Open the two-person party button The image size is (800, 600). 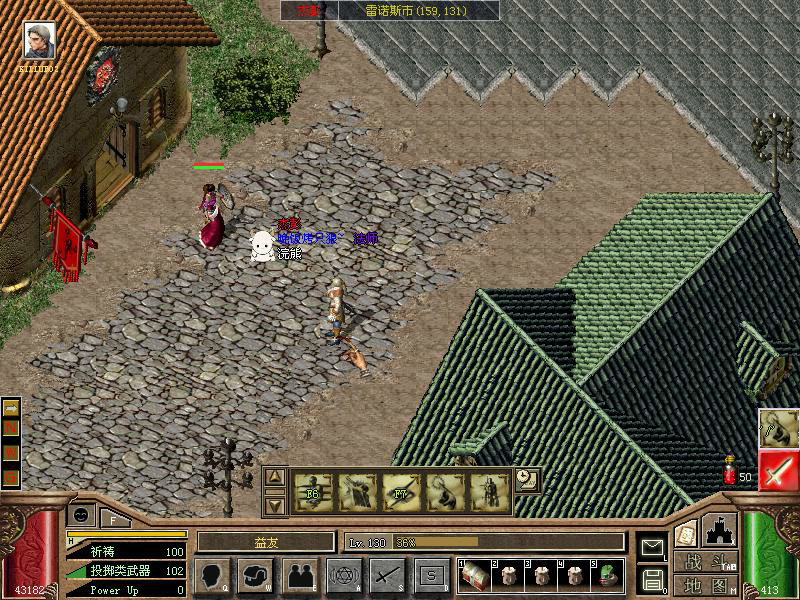click(x=300, y=576)
